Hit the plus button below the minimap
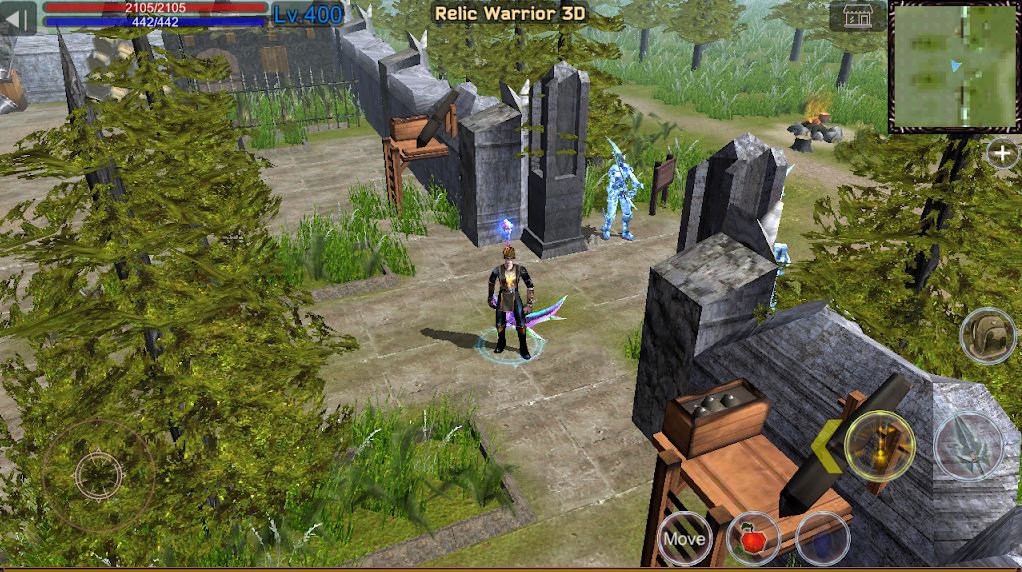This screenshot has width=1022, height=572. 1002,154
